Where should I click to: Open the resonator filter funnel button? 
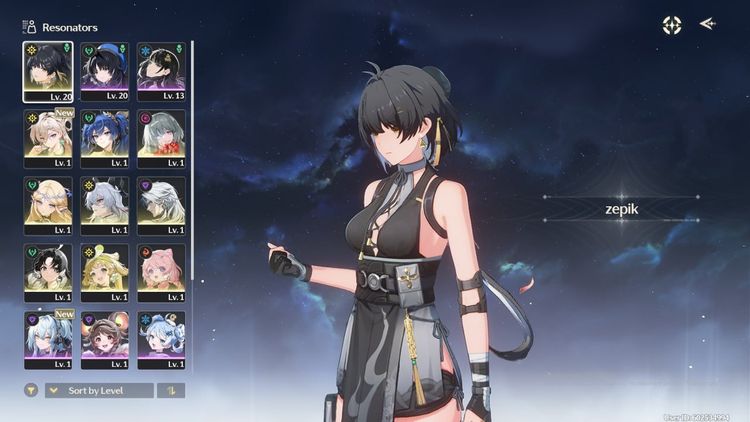pyautogui.click(x=31, y=390)
